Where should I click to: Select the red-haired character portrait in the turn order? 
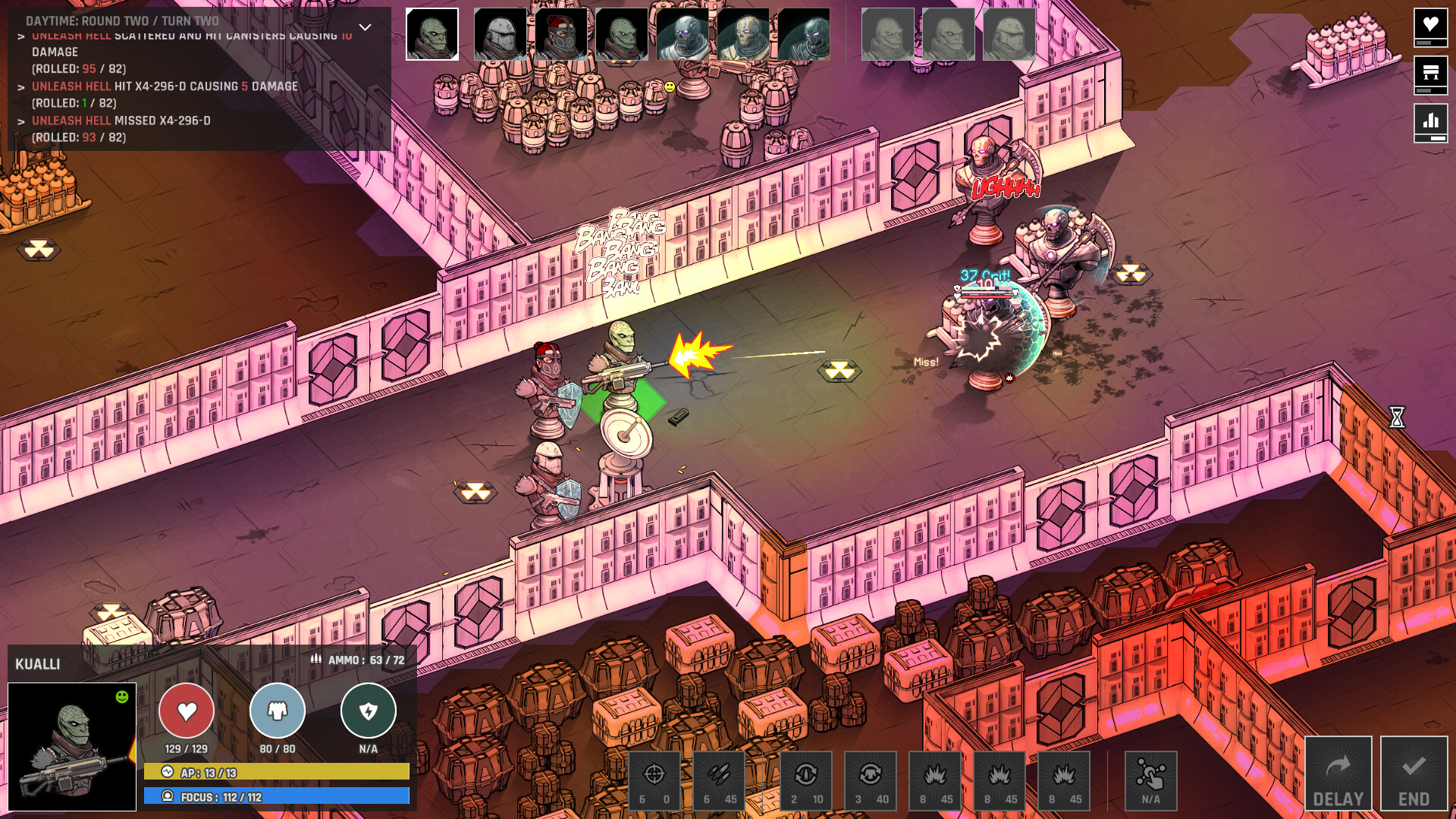[x=563, y=34]
